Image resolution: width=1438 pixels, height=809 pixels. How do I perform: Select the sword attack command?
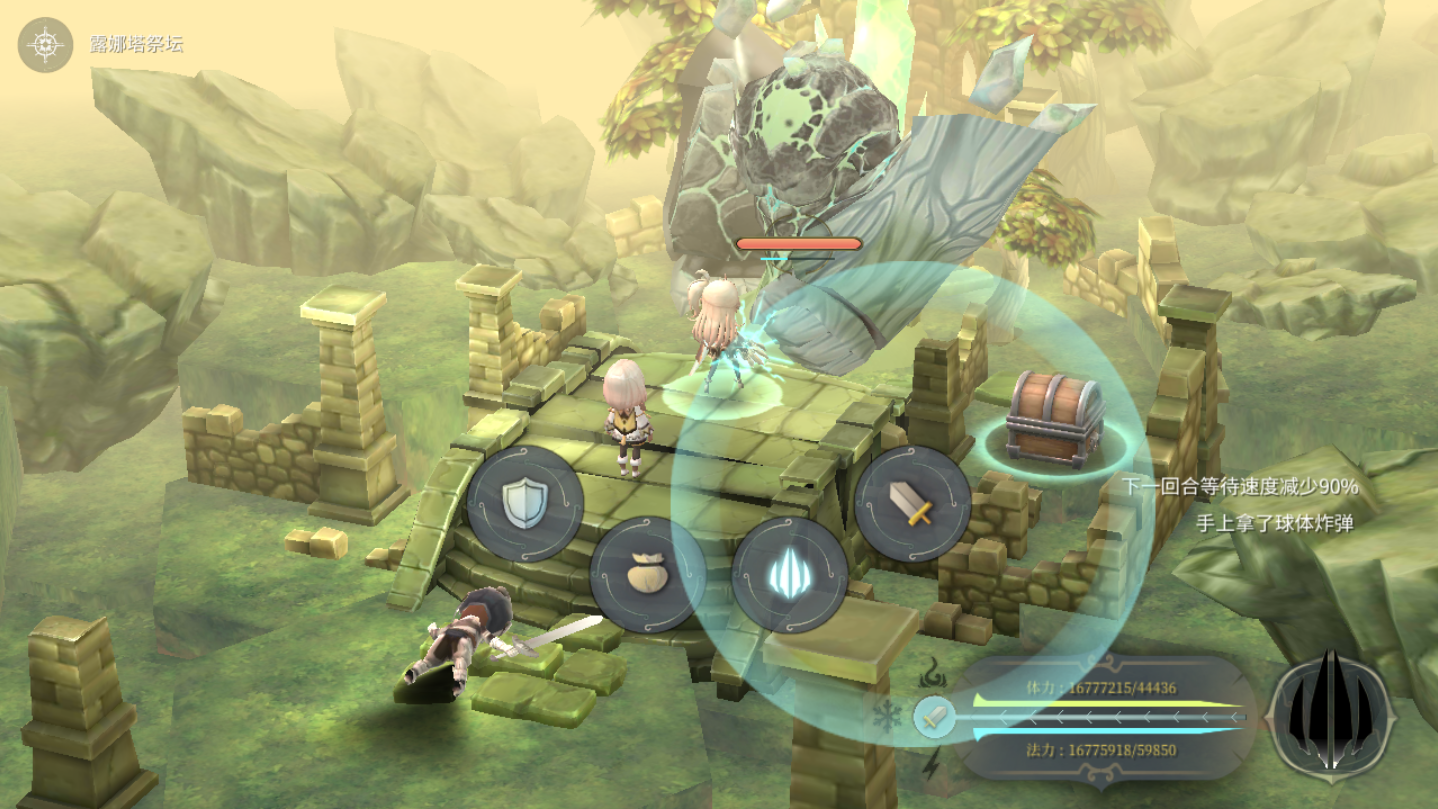coord(912,503)
